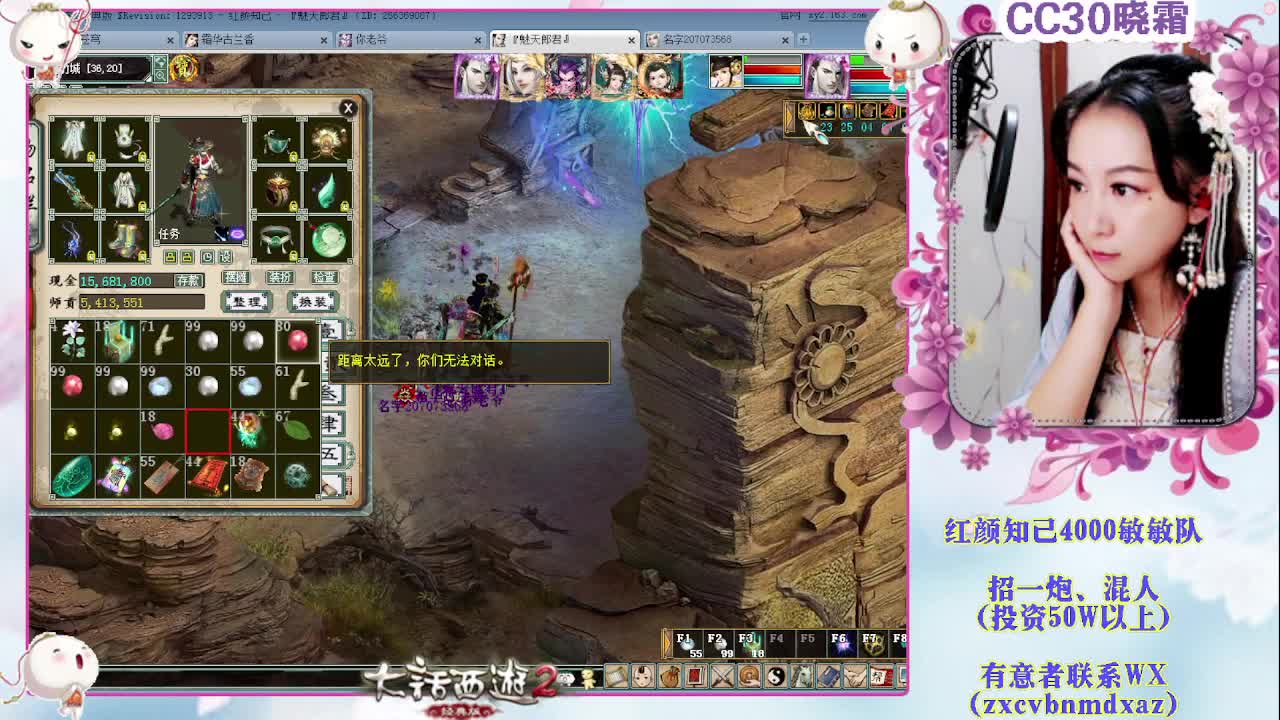1280x720 pixels.
Task: Select the crossed swords PK icon
Action: click(721, 677)
